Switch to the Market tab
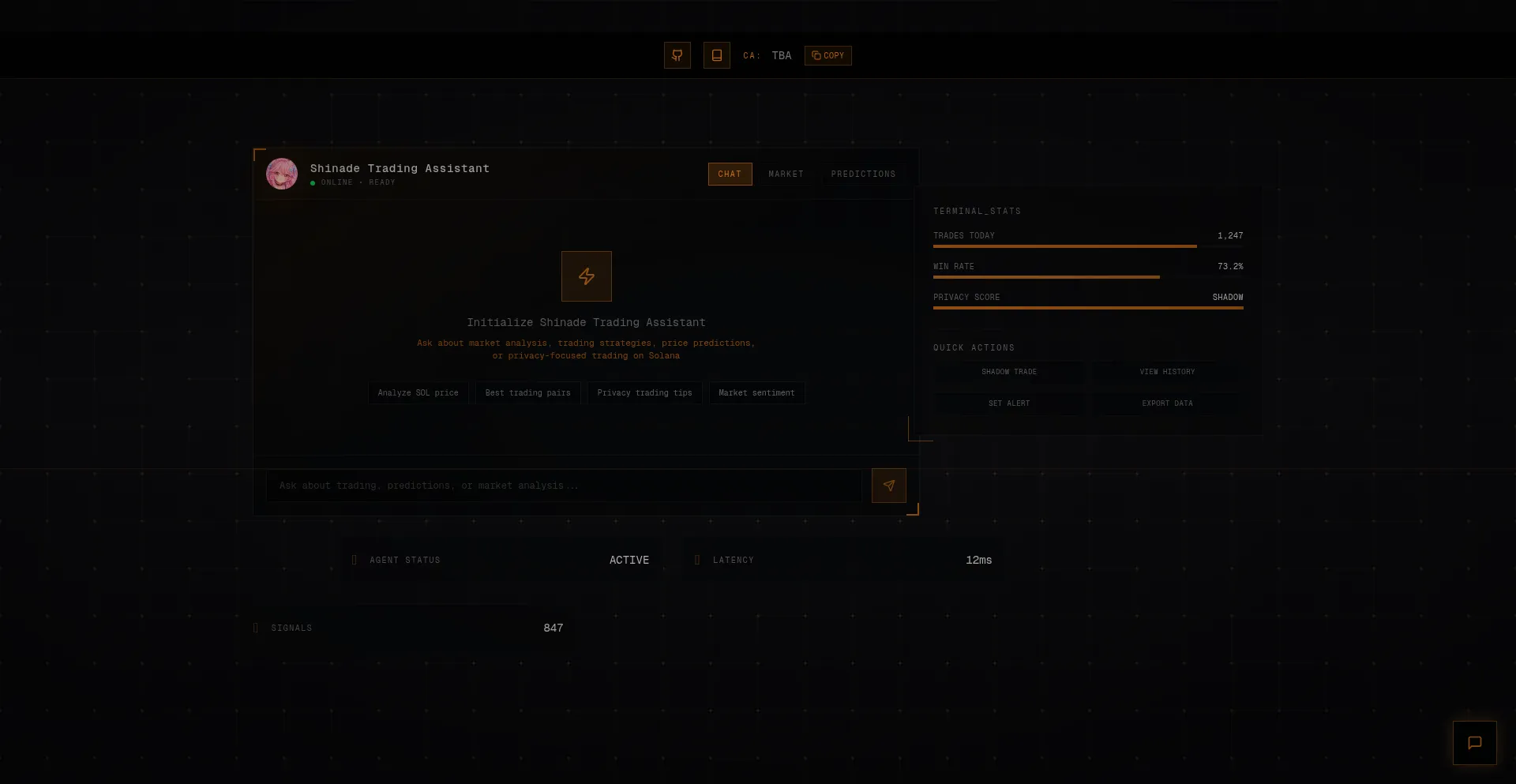Screen dimensions: 1516x784 coord(786,174)
